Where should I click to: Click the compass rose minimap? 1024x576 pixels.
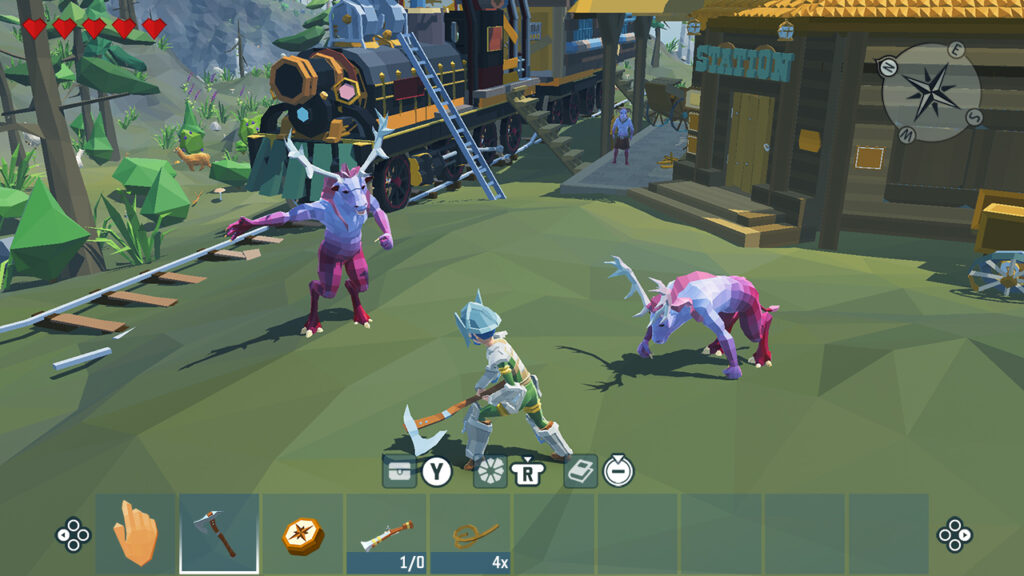click(x=930, y=93)
